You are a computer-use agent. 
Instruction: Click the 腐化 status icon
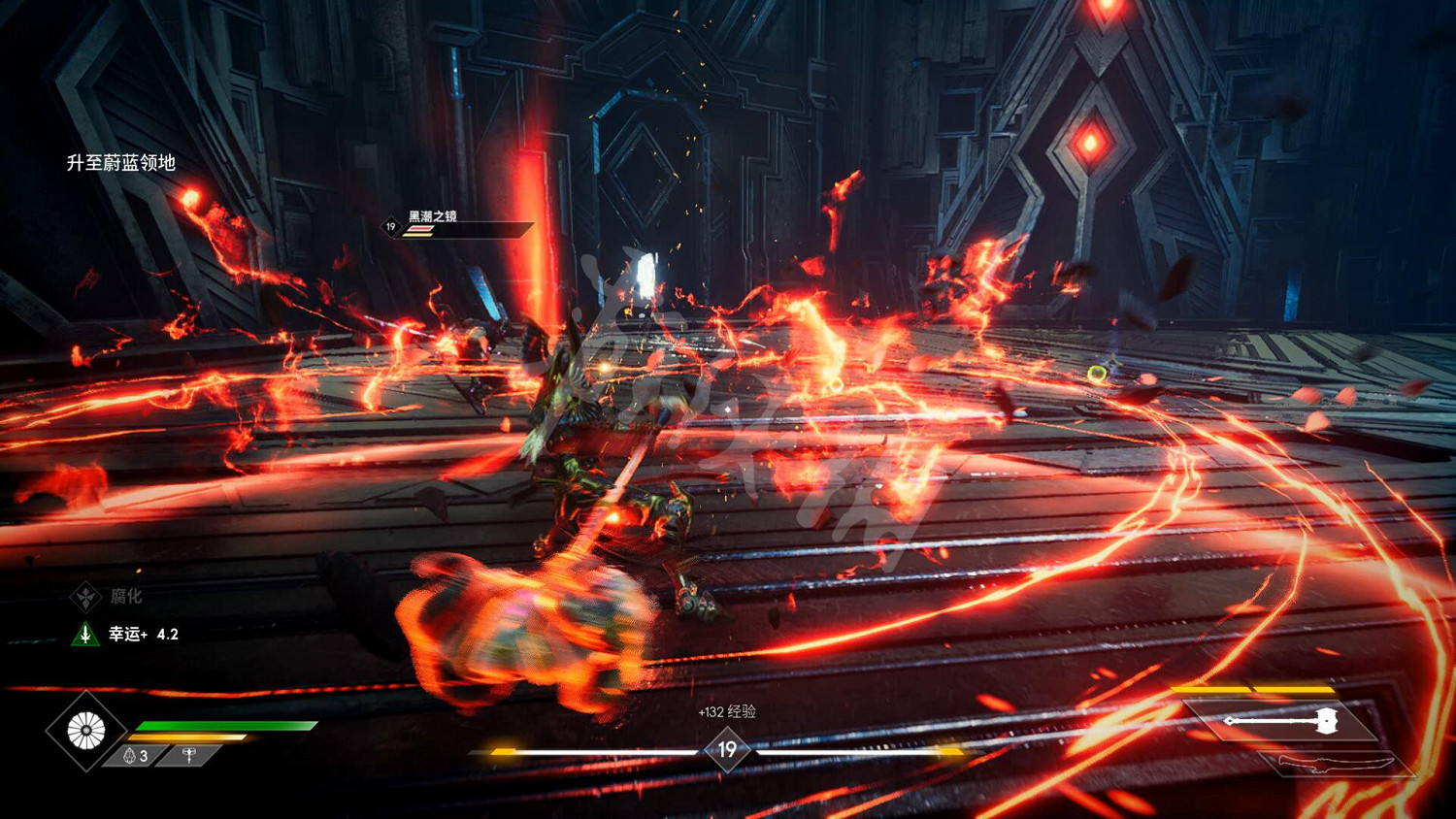pyautogui.click(x=85, y=597)
